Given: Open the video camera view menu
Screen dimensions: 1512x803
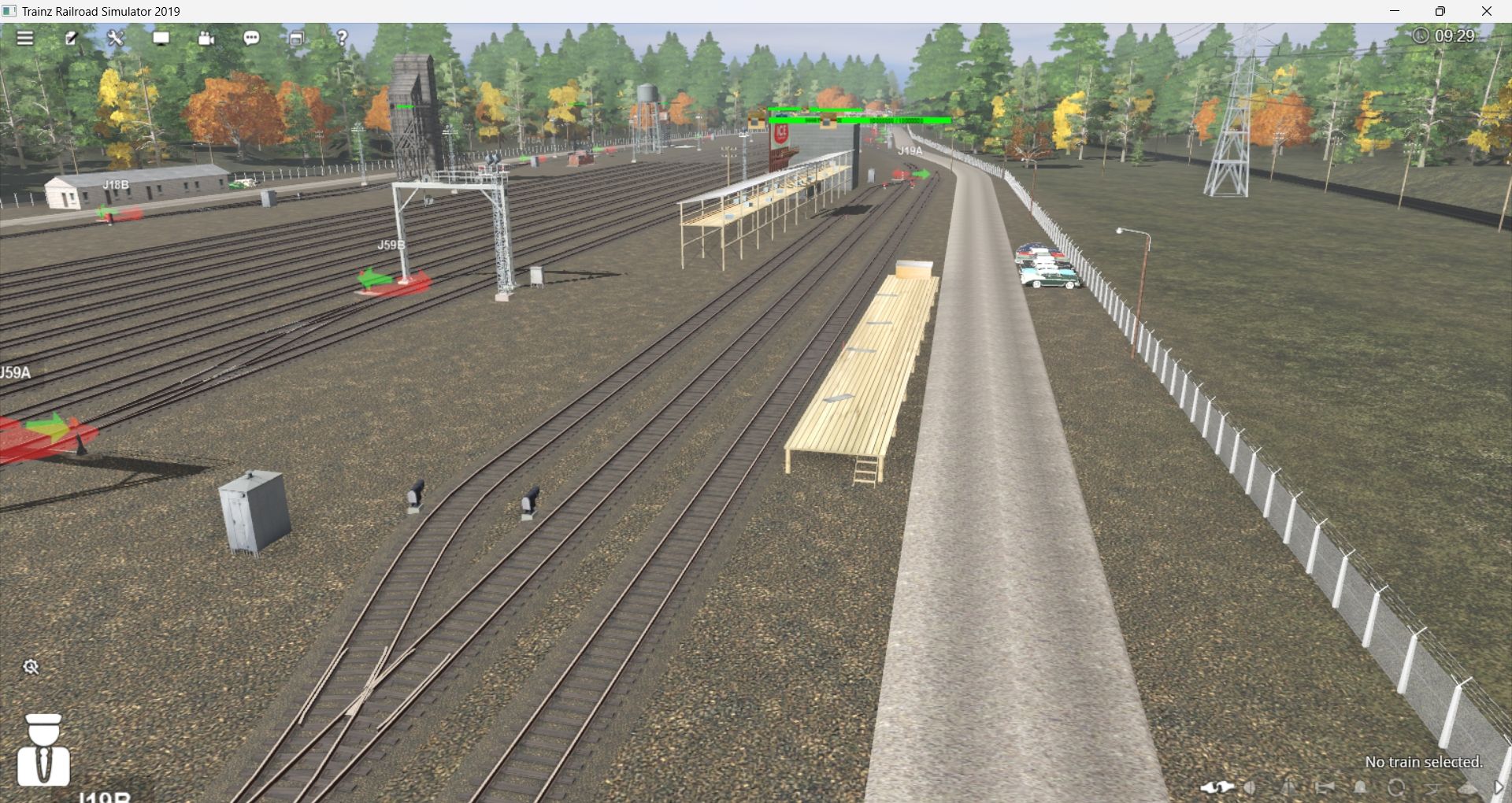Looking at the screenshot, I should click(x=206, y=38).
